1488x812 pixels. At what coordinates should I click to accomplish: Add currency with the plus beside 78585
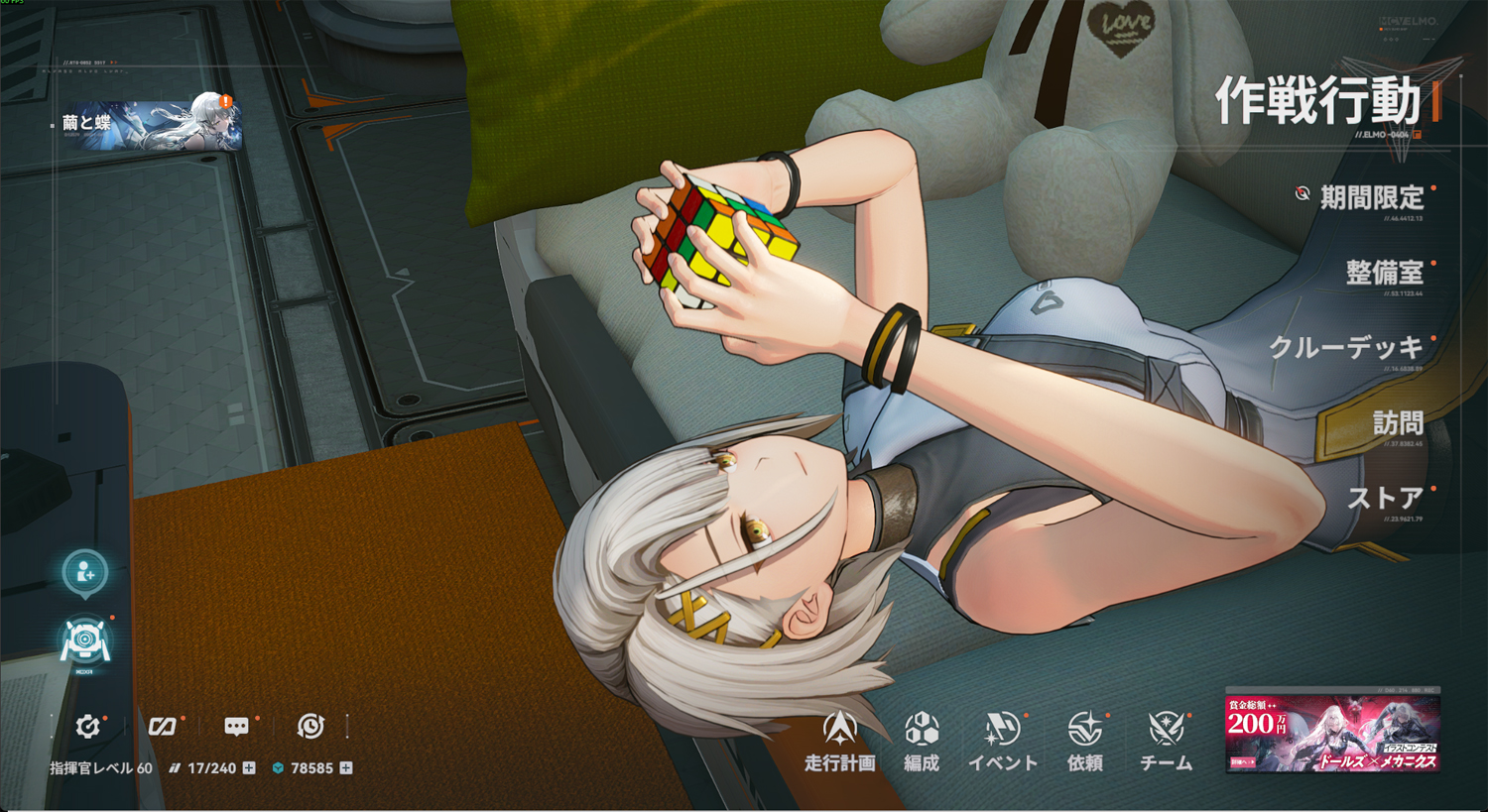point(346,768)
